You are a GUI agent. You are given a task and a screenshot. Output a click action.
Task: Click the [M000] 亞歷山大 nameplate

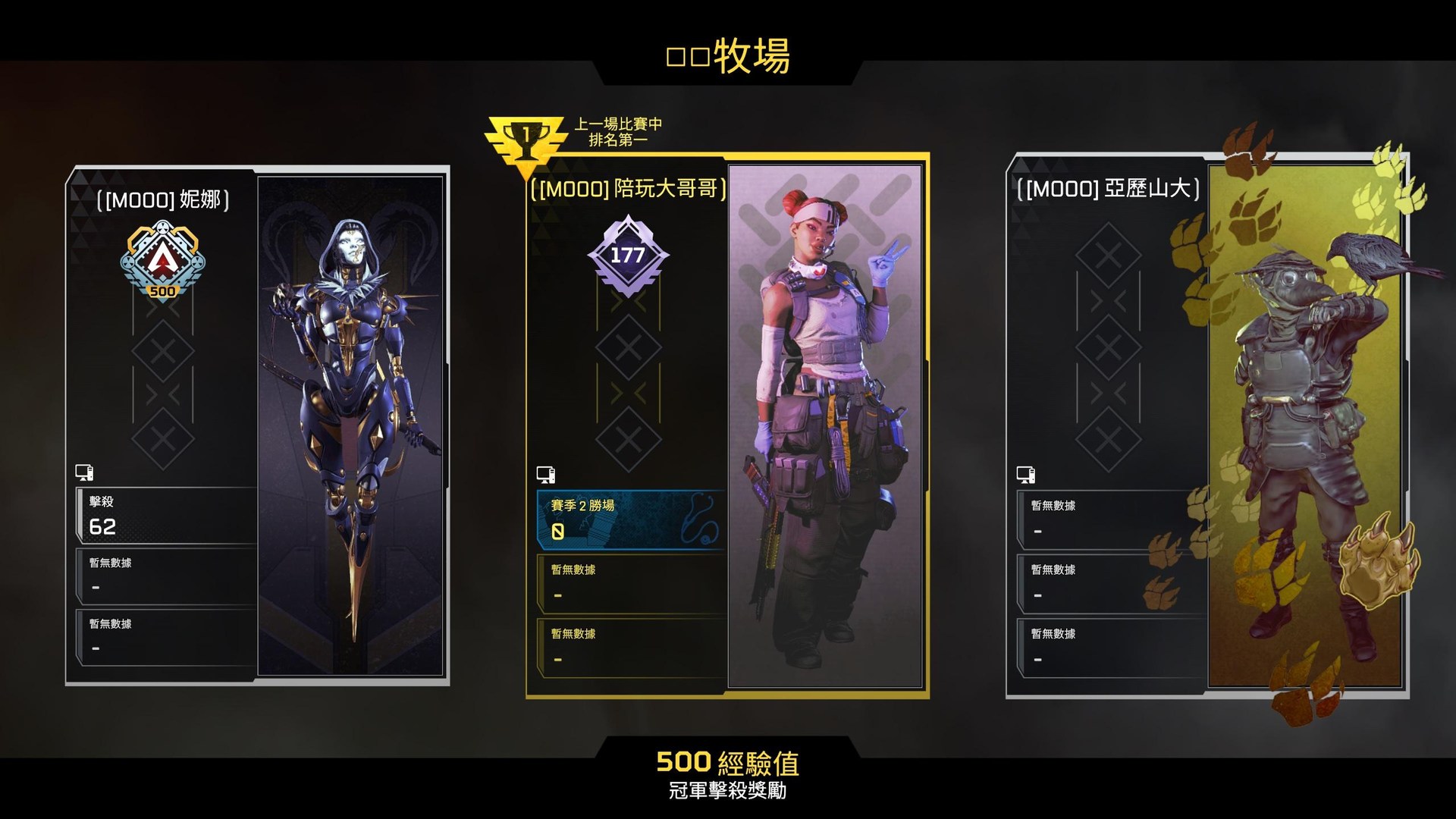pos(1107,193)
